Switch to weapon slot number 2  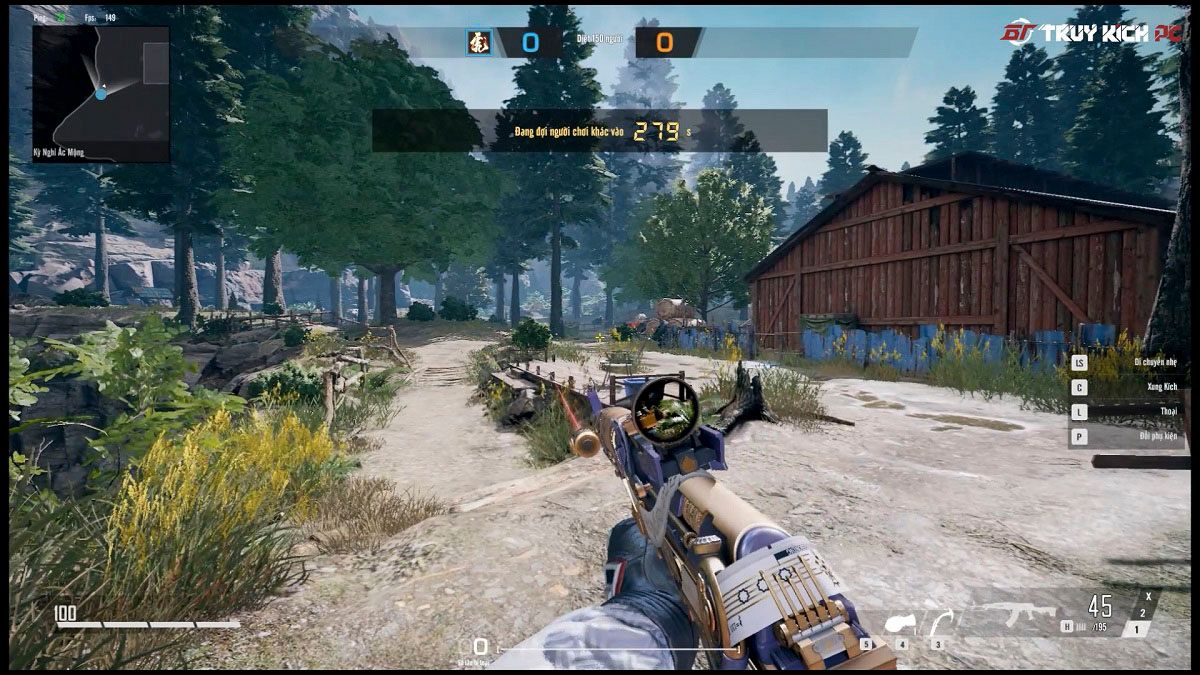(x=1143, y=613)
